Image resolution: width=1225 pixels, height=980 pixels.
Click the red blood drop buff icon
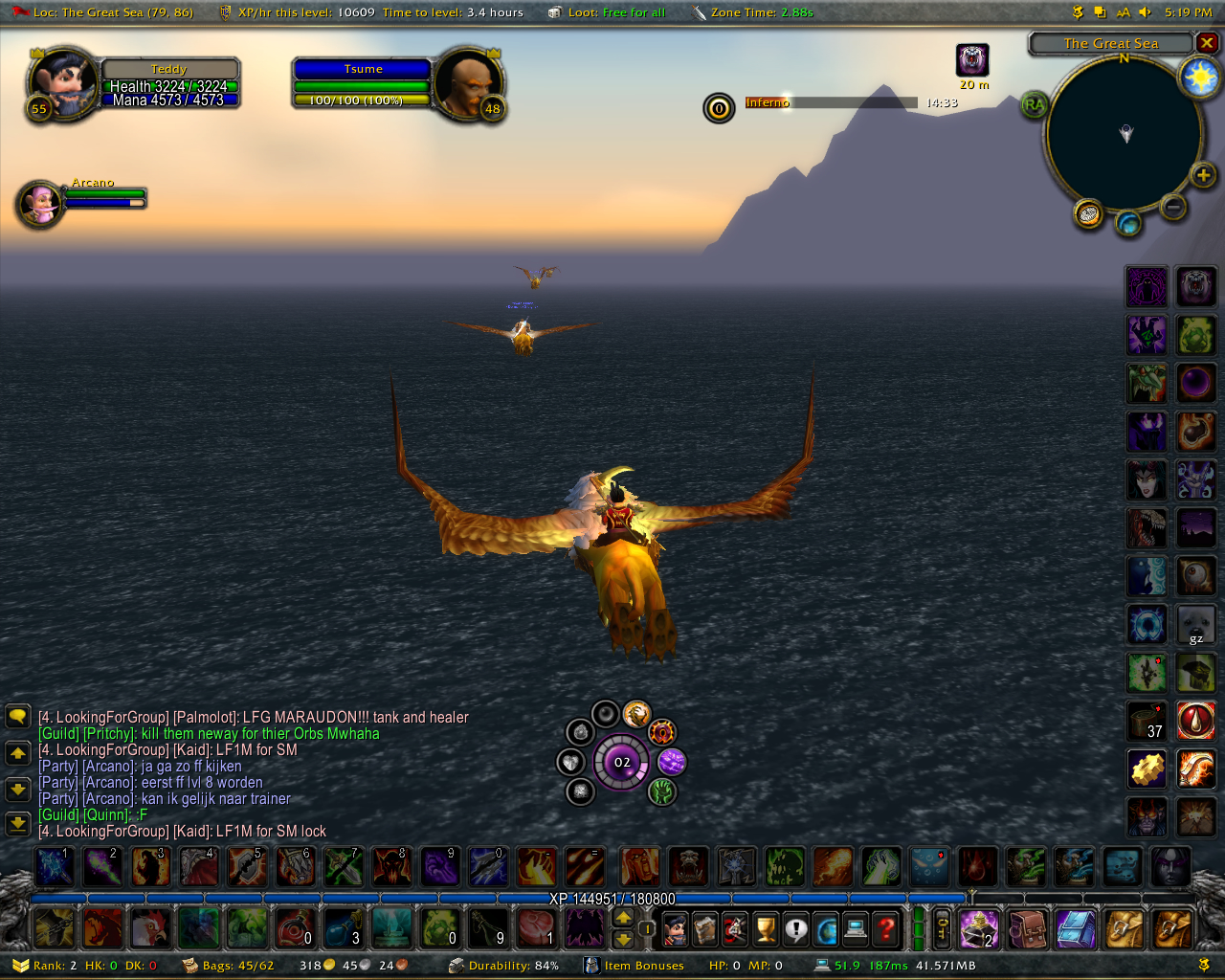tap(1195, 721)
